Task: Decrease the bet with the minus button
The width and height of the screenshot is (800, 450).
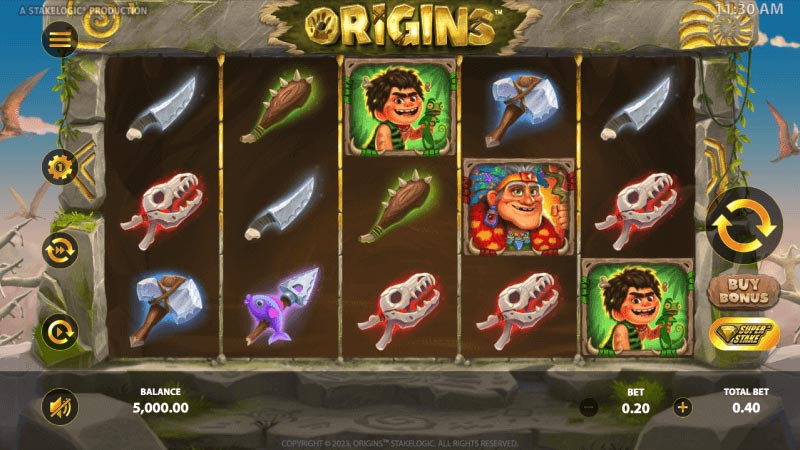Action: [590, 407]
